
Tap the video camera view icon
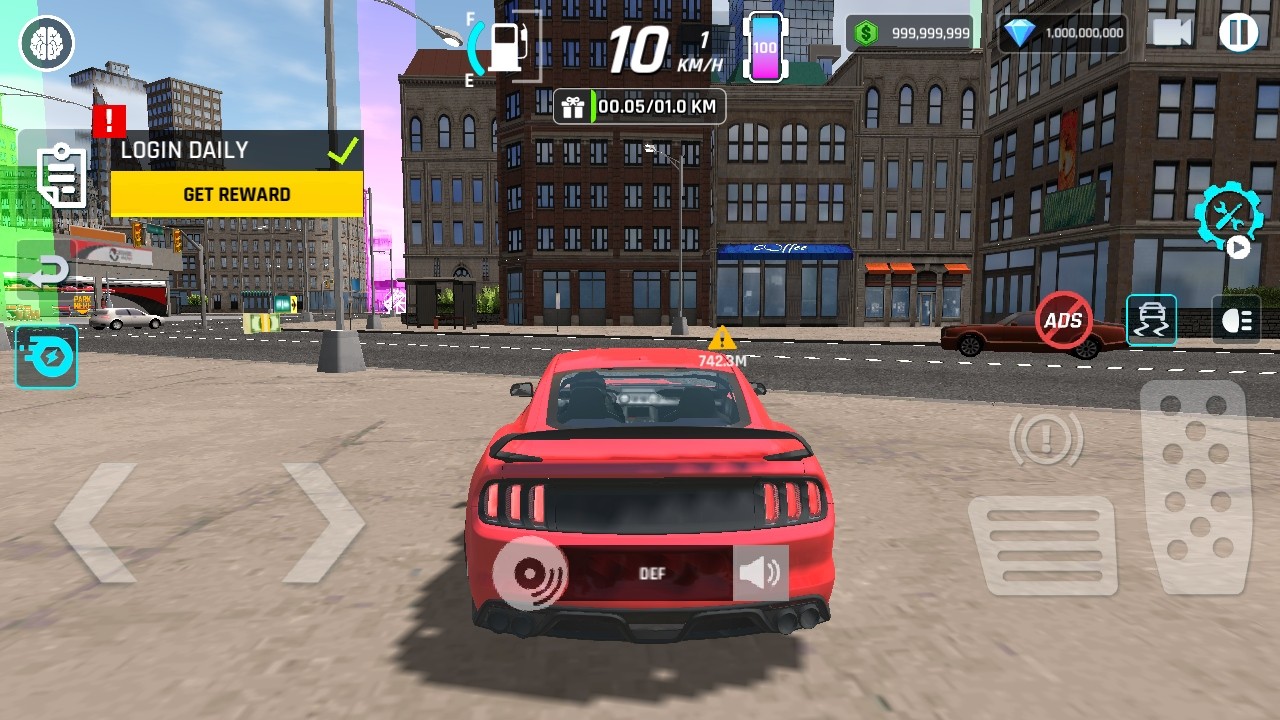[x=1172, y=33]
